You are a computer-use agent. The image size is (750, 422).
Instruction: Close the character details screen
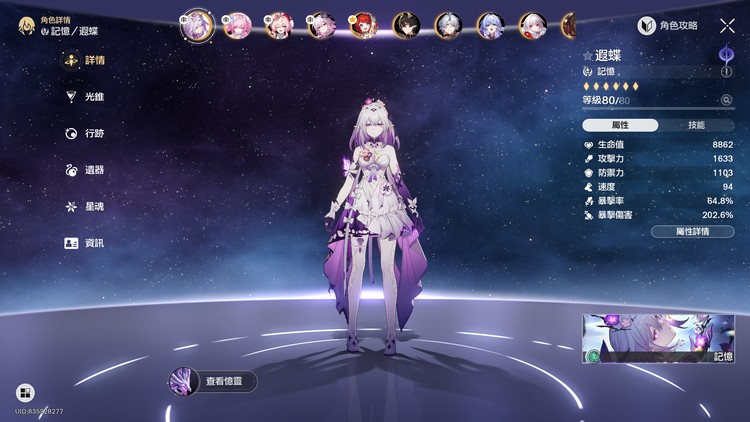coord(727,26)
